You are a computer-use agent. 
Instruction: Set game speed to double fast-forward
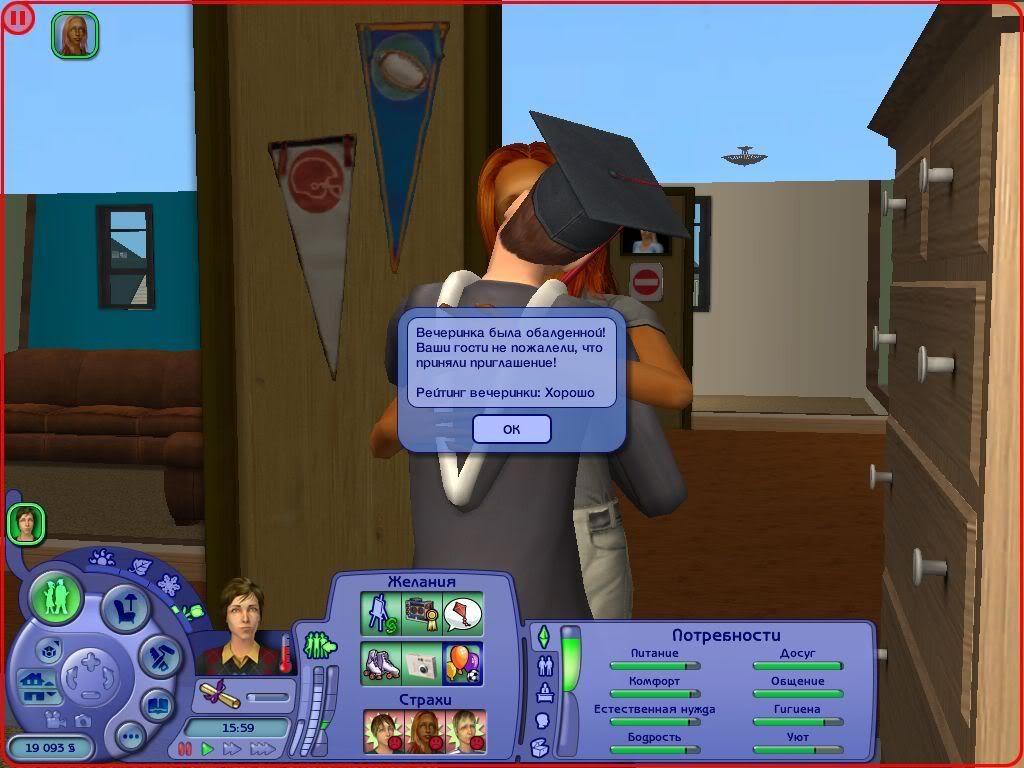pos(232,748)
